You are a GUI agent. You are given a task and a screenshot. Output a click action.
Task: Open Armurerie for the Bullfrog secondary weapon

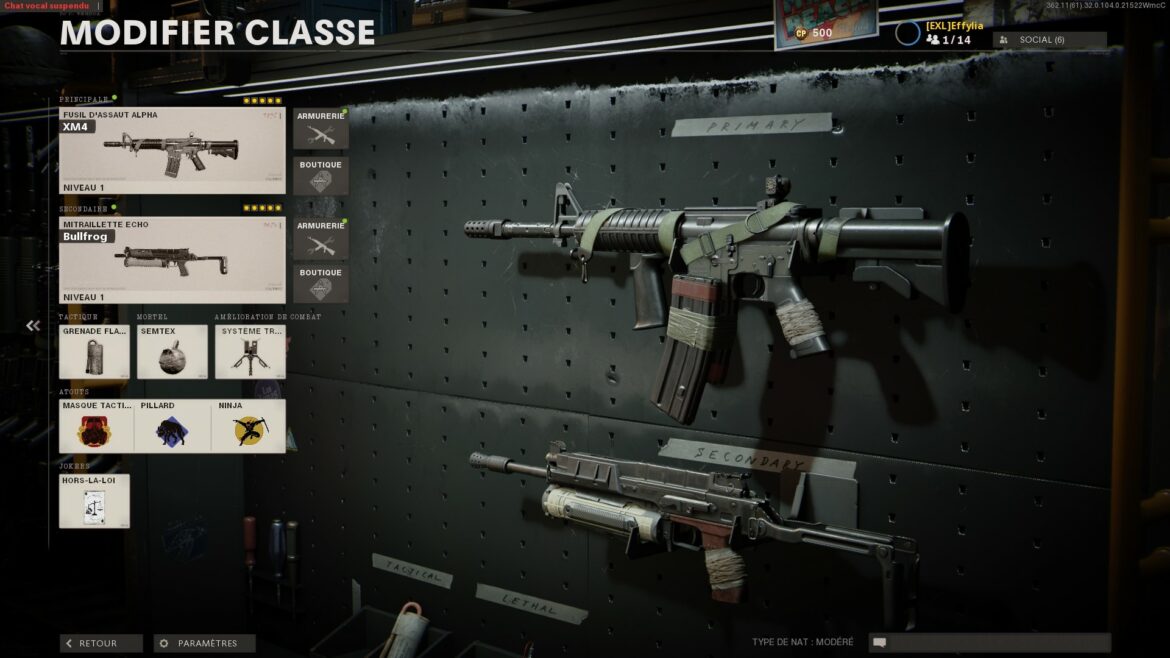tap(320, 239)
